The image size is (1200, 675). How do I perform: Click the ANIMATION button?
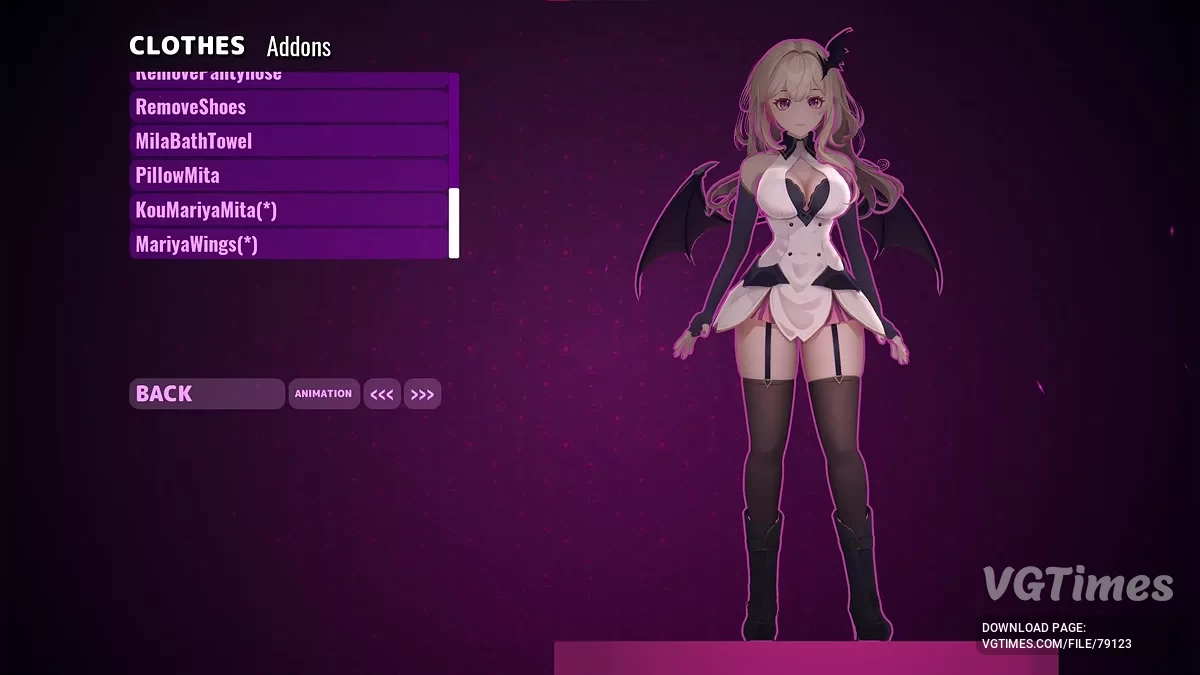point(323,394)
